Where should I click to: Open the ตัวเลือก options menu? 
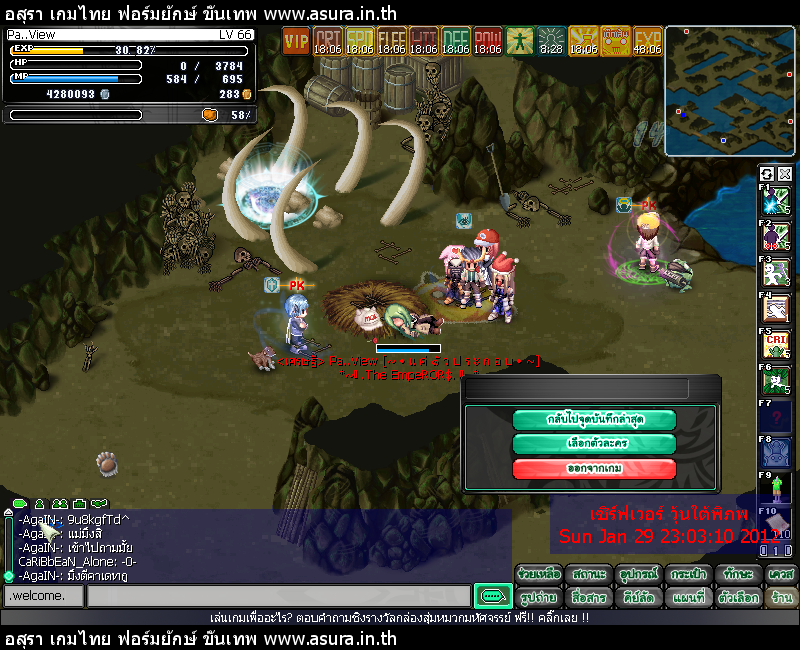[x=738, y=597]
